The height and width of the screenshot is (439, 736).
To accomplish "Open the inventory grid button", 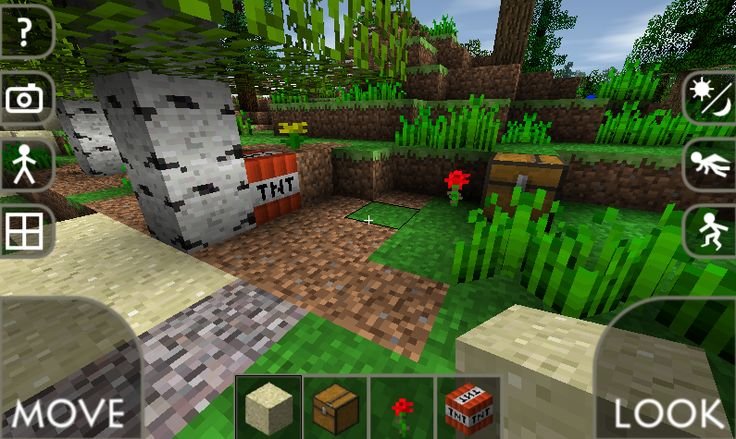I will (24, 231).
